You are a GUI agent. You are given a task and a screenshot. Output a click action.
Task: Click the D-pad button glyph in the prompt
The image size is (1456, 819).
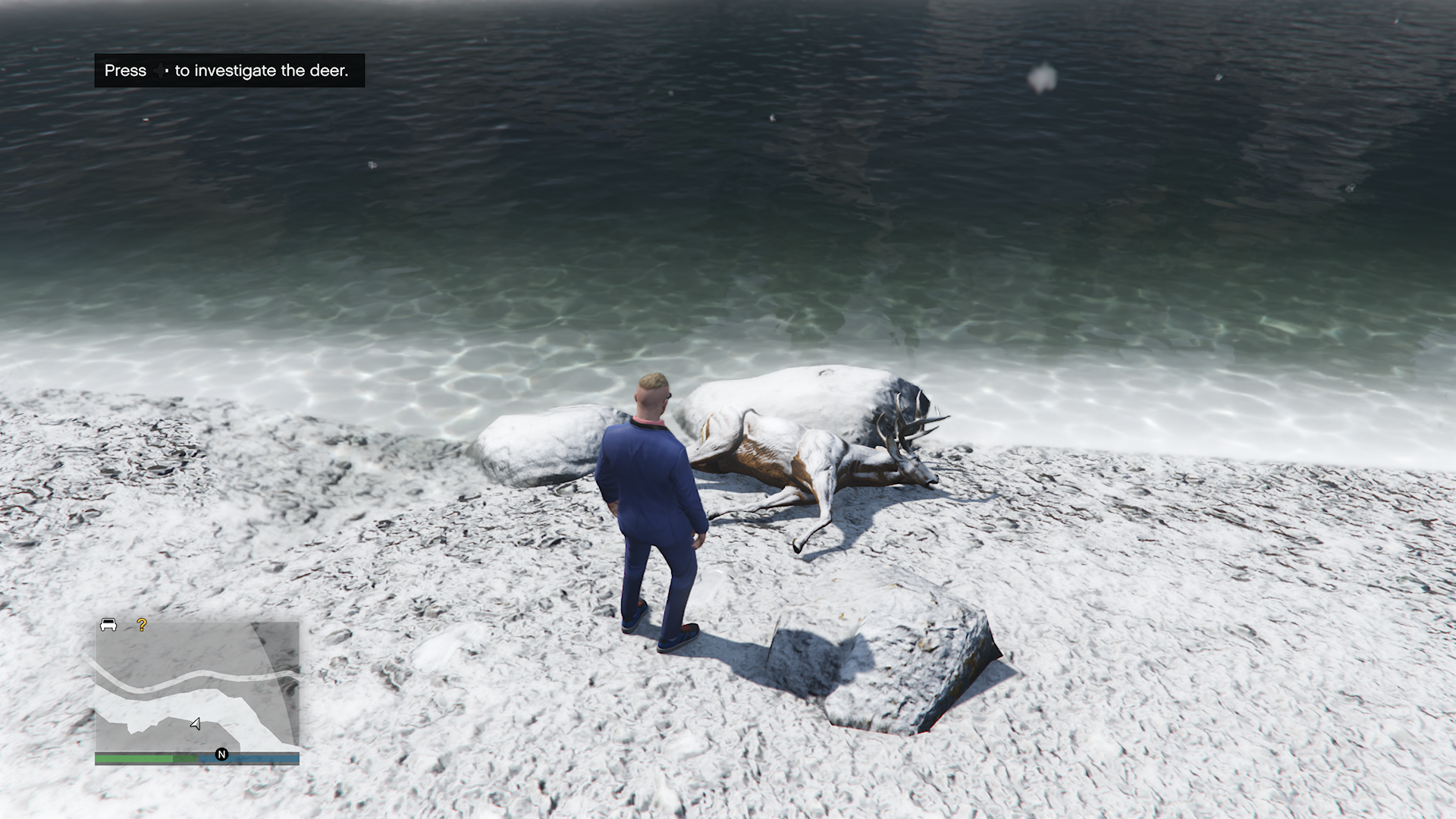point(159,71)
